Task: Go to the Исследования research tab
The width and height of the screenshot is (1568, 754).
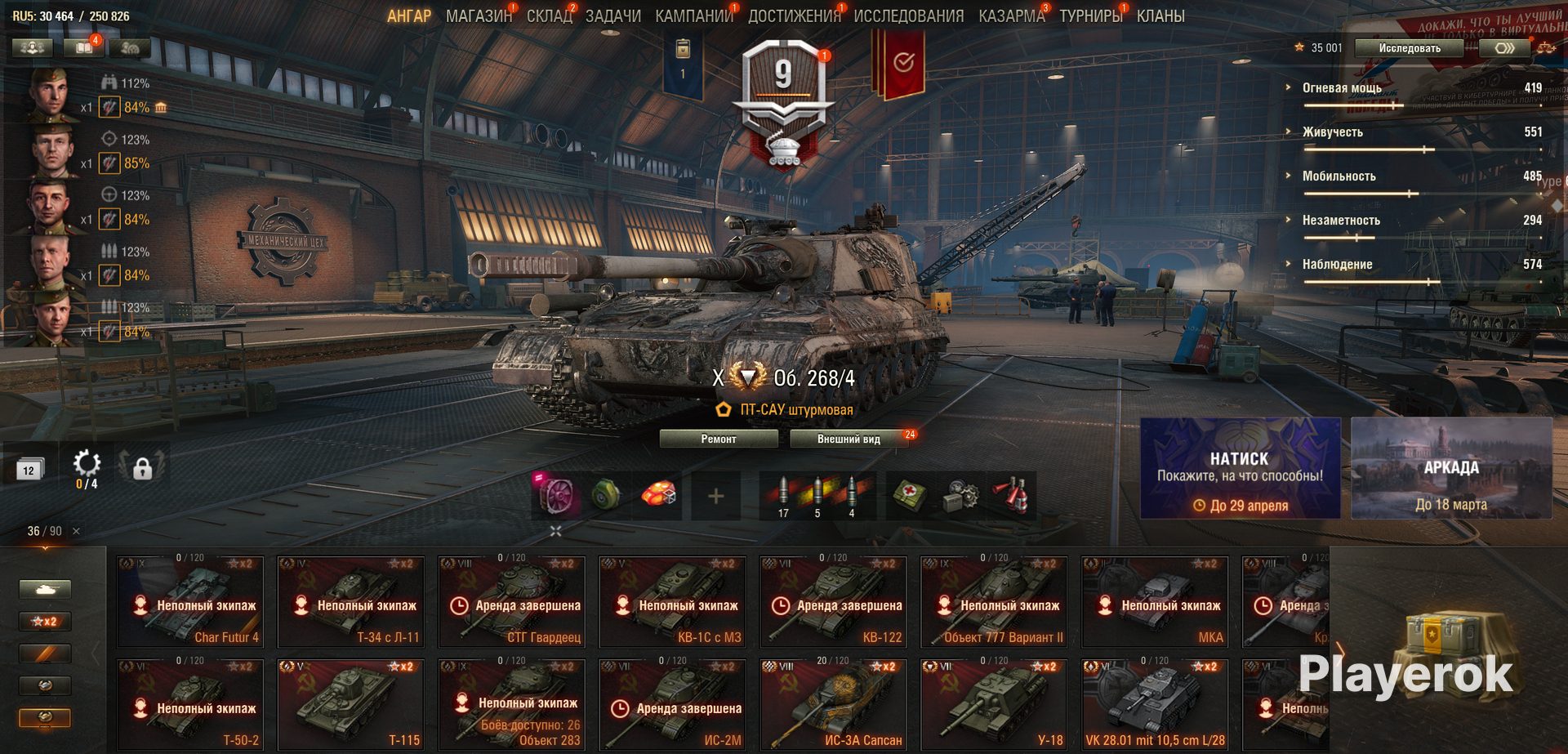Action: [x=908, y=16]
